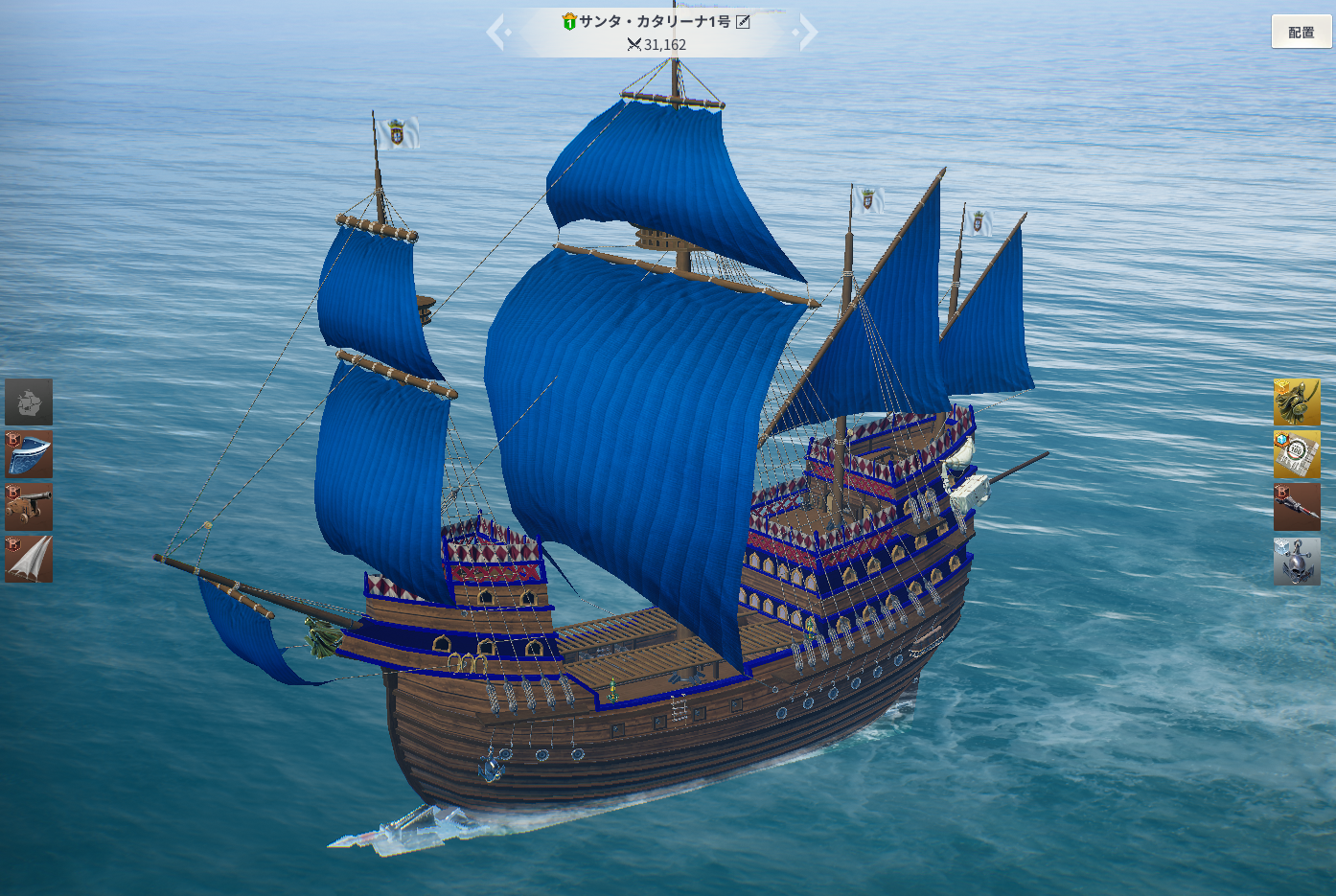1336x896 pixels.
Task: Select the cannon equipment slot
Action: (29, 507)
